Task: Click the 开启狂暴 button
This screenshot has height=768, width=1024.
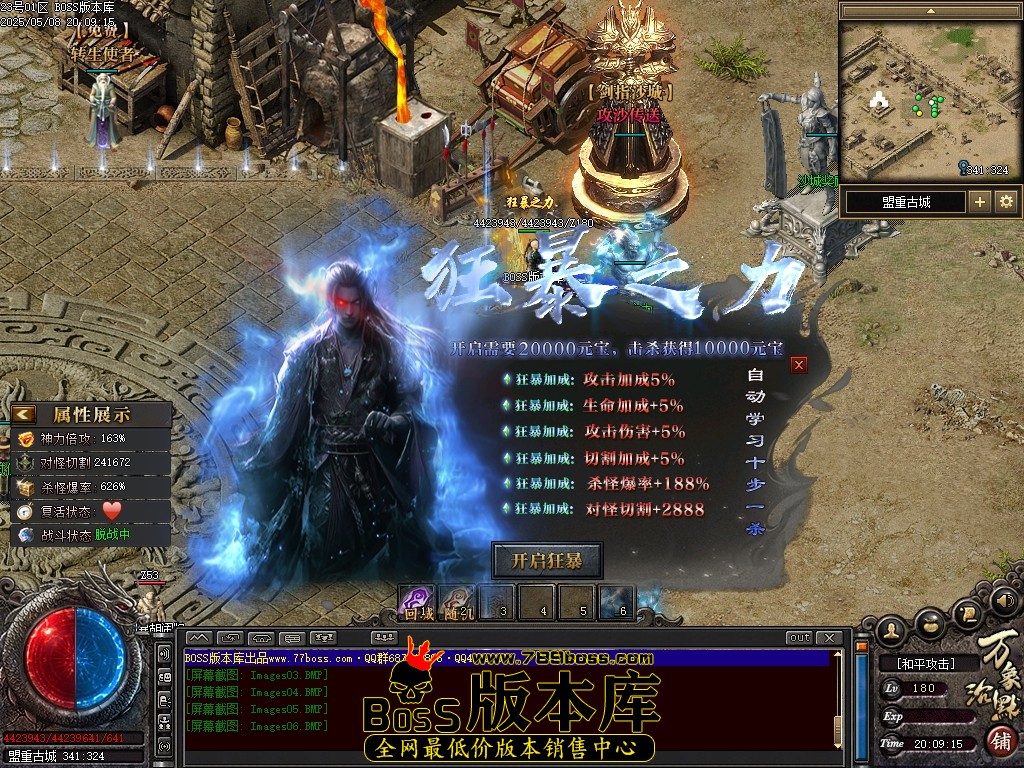Action: [547, 560]
